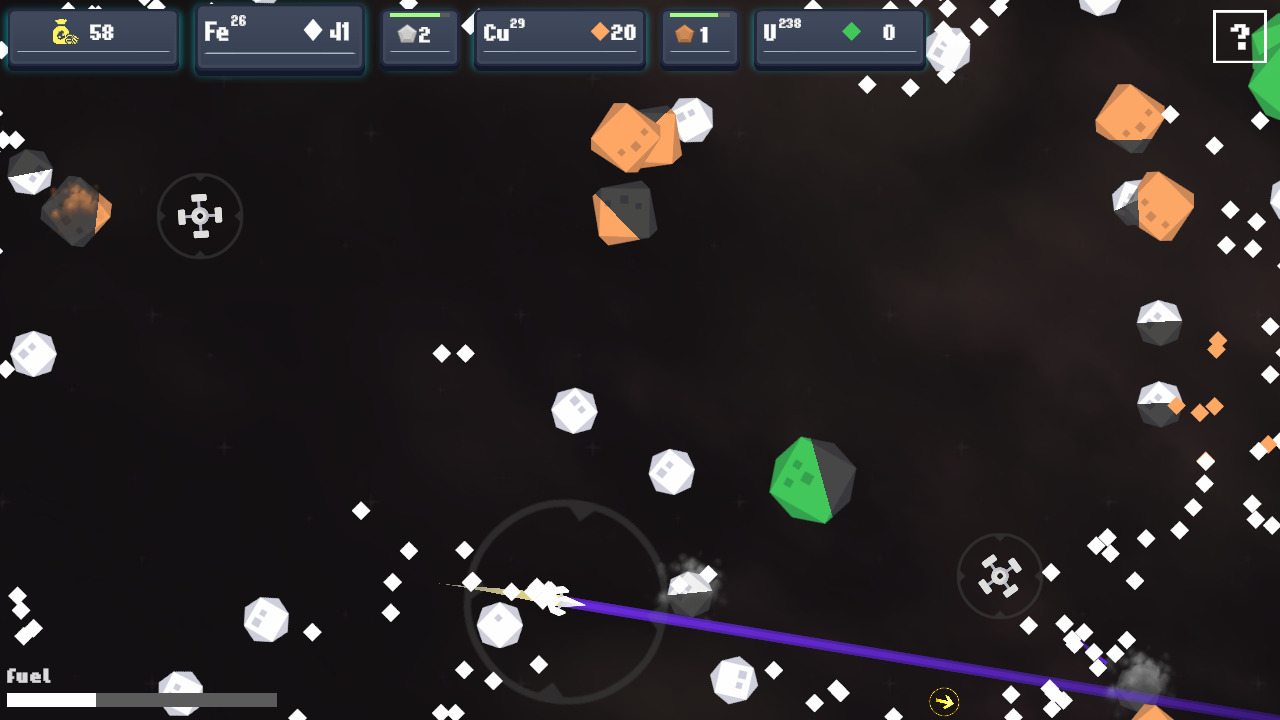Select the right-side turret station icon
The width and height of the screenshot is (1280, 720).
(x=999, y=577)
